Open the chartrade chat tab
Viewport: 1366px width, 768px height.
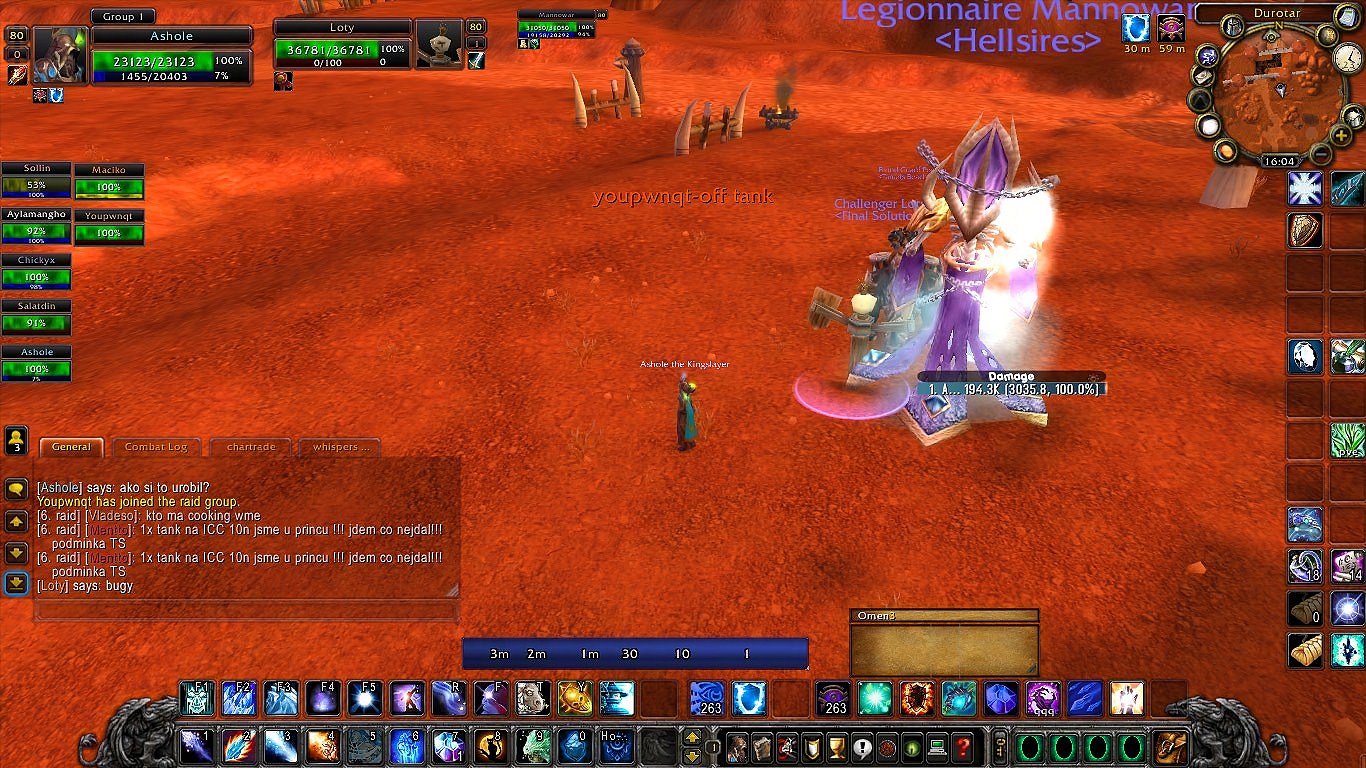251,447
